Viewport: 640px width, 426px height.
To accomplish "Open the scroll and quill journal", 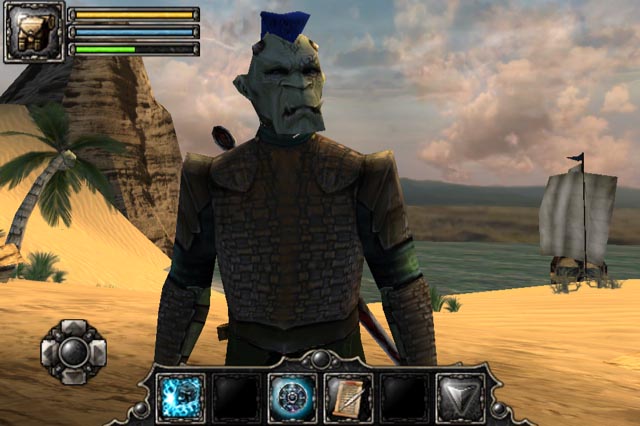I will pos(348,397).
